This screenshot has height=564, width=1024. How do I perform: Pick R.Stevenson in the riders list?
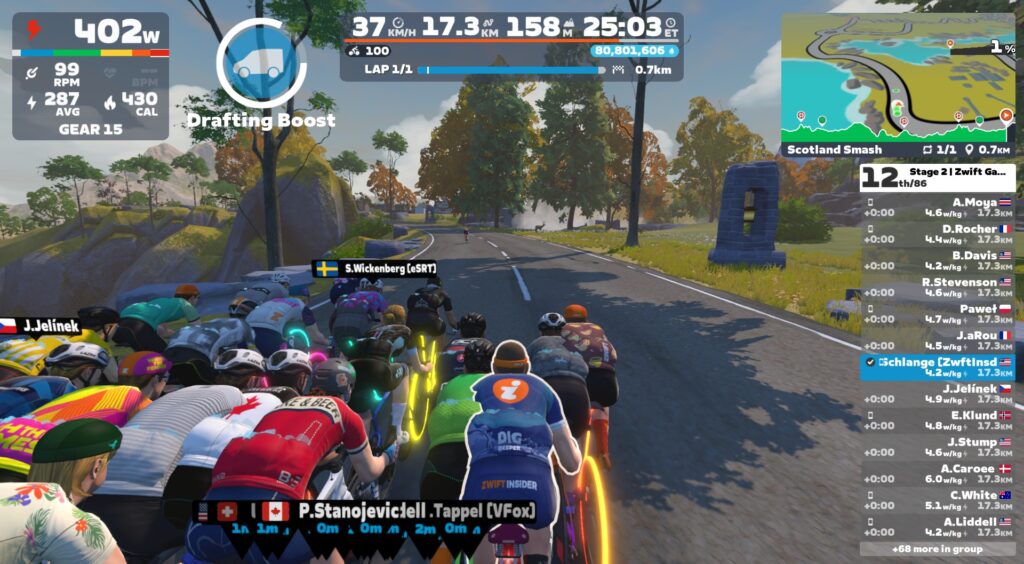(938, 287)
